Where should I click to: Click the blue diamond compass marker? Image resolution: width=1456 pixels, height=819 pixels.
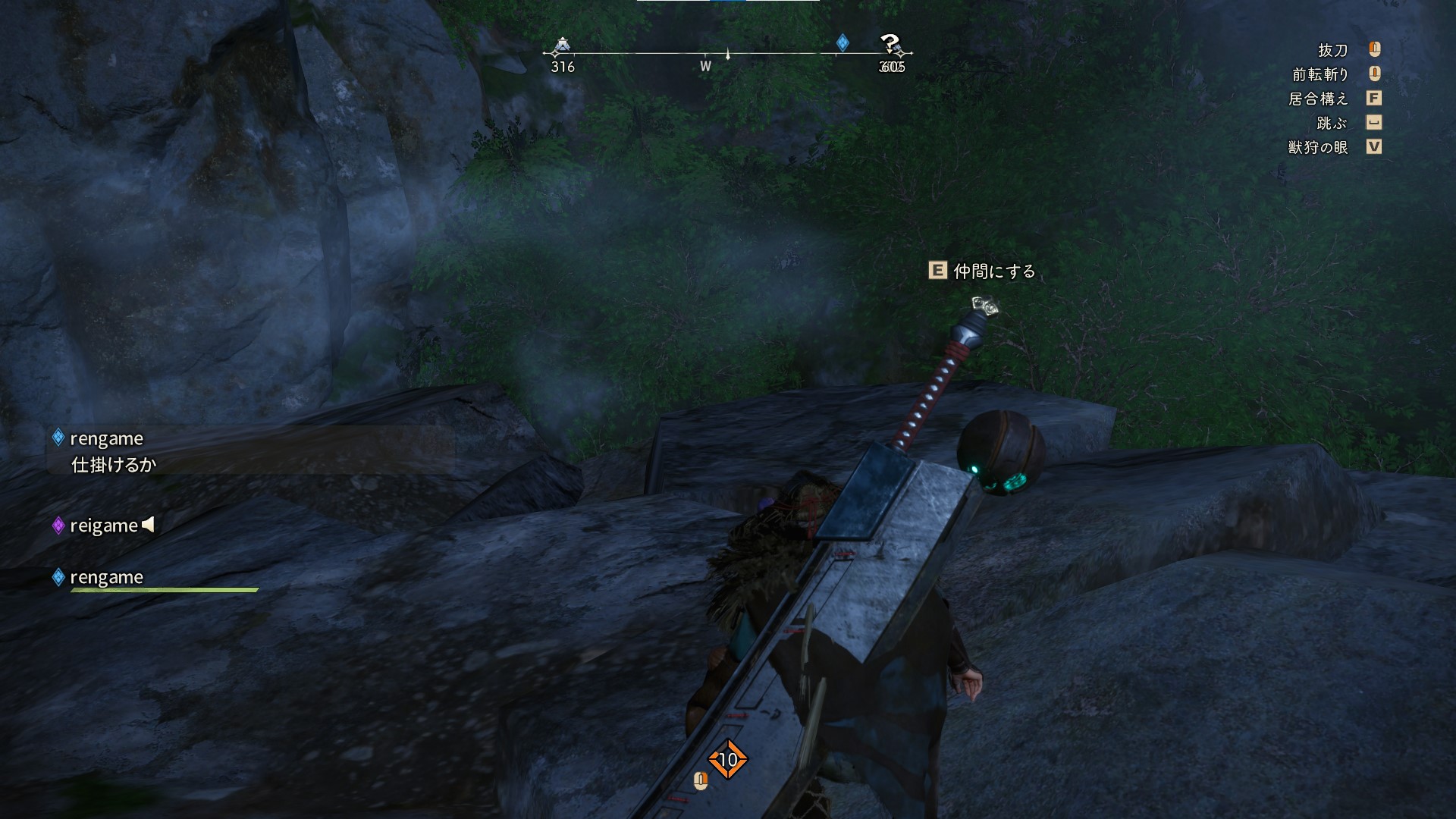(843, 42)
